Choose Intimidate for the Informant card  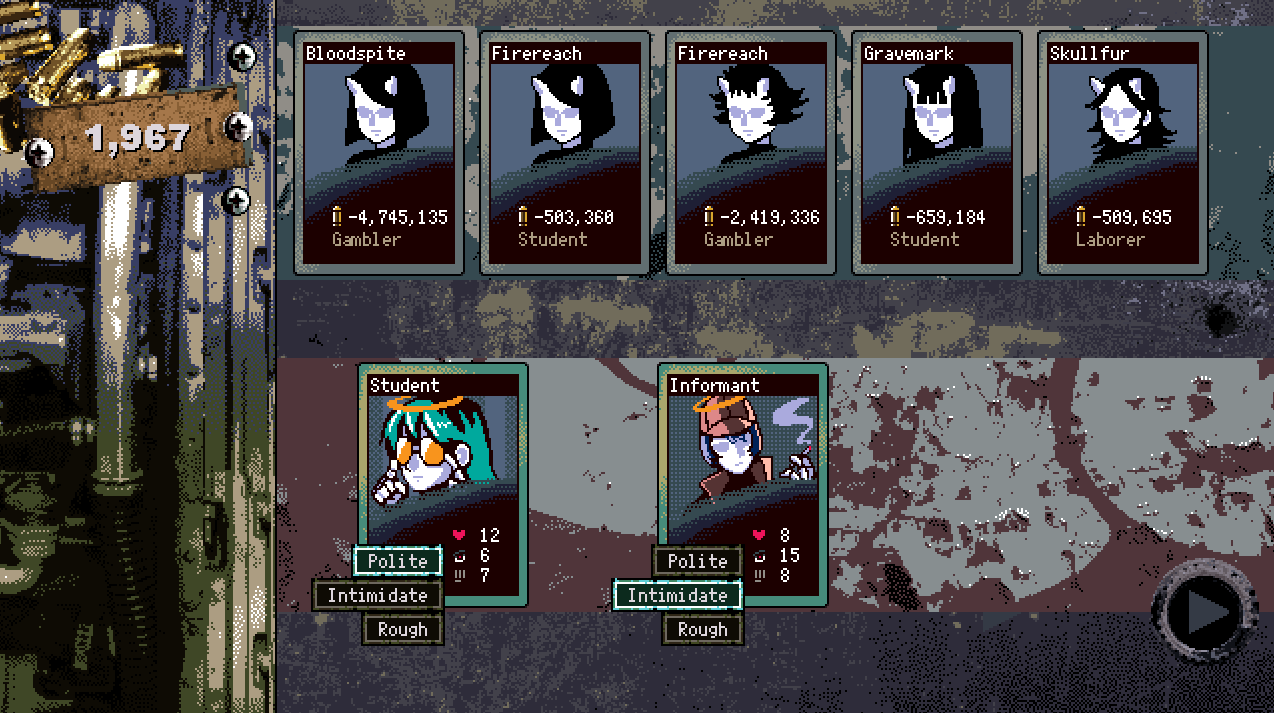pyautogui.click(x=677, y=595)
